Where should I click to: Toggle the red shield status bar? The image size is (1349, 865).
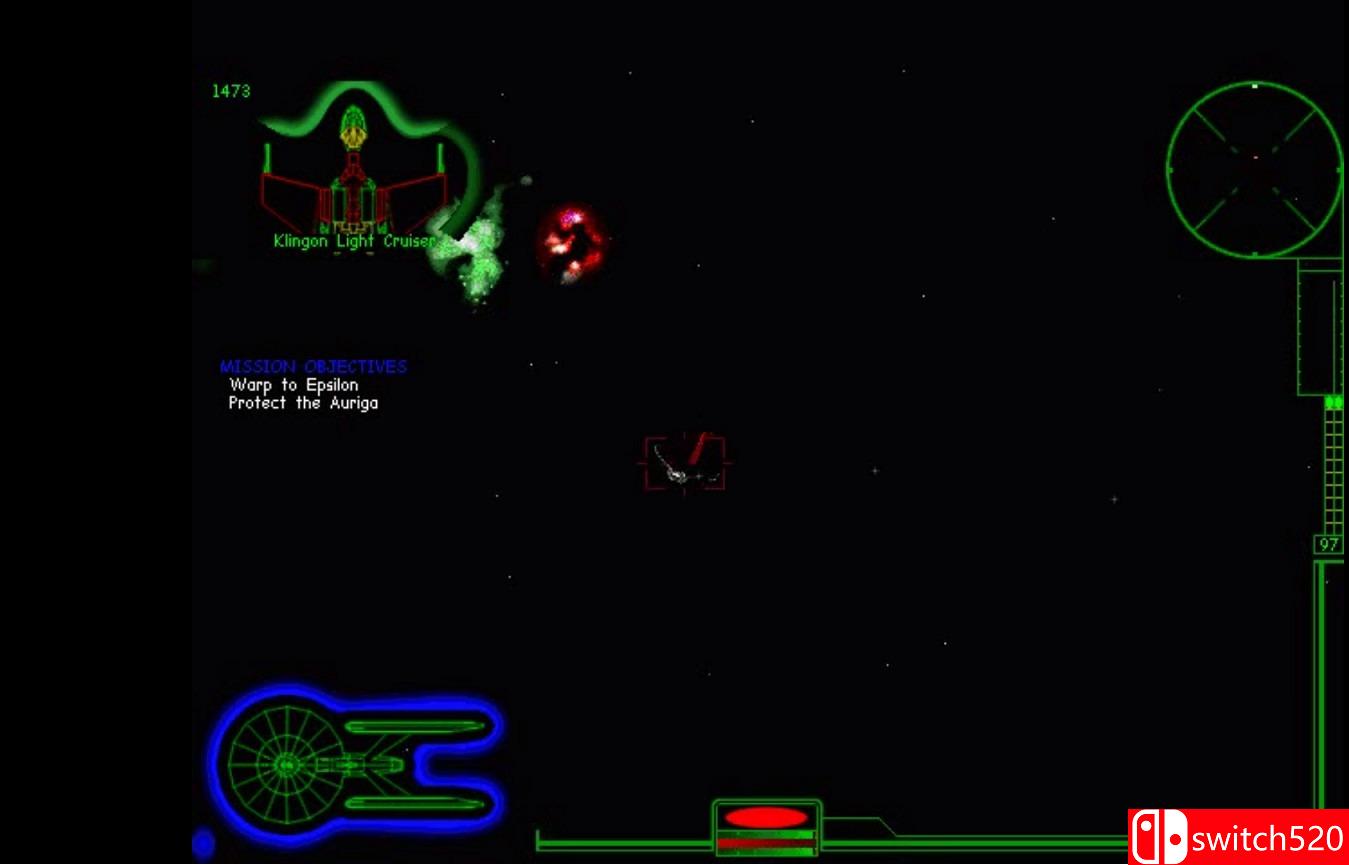click(x=765, y=845)
